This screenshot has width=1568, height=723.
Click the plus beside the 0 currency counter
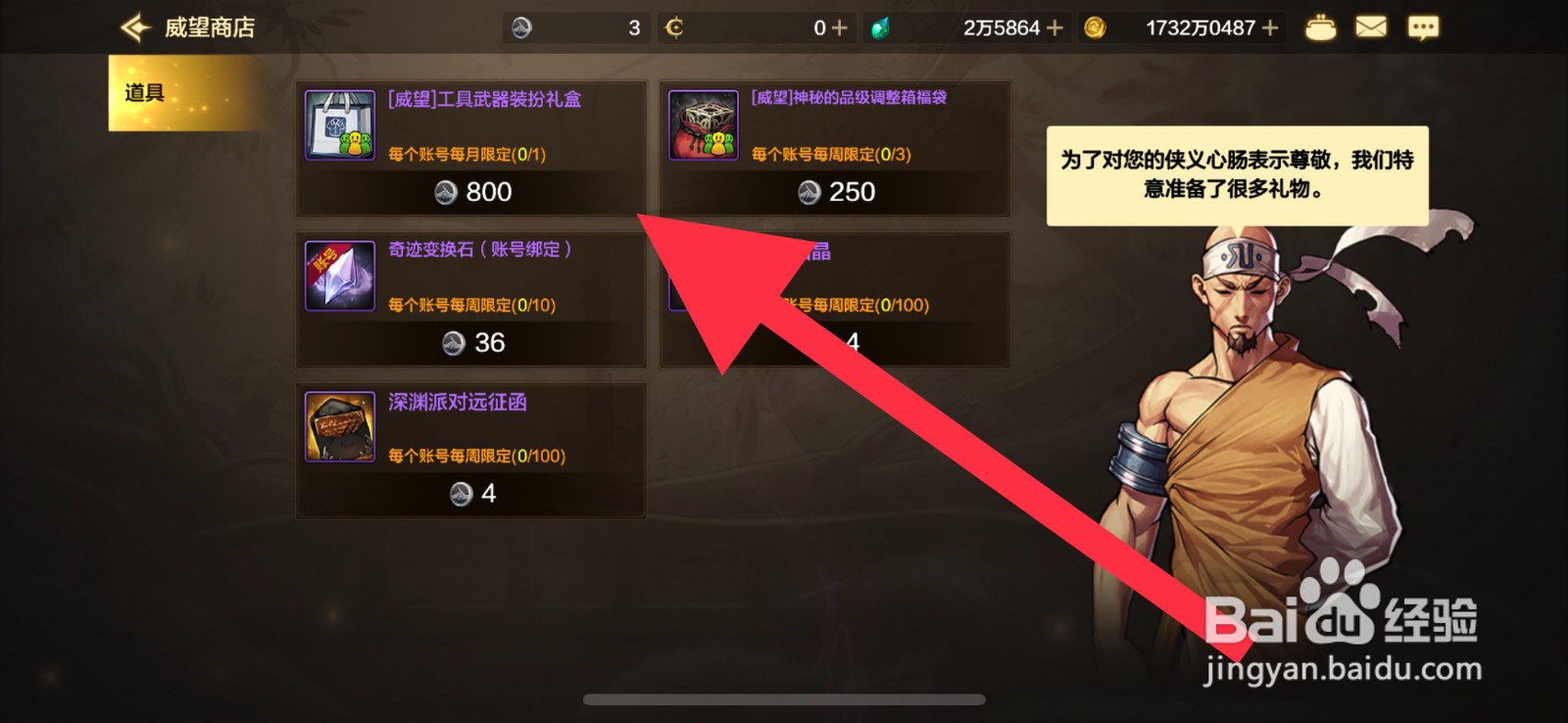tap(840, 26)
